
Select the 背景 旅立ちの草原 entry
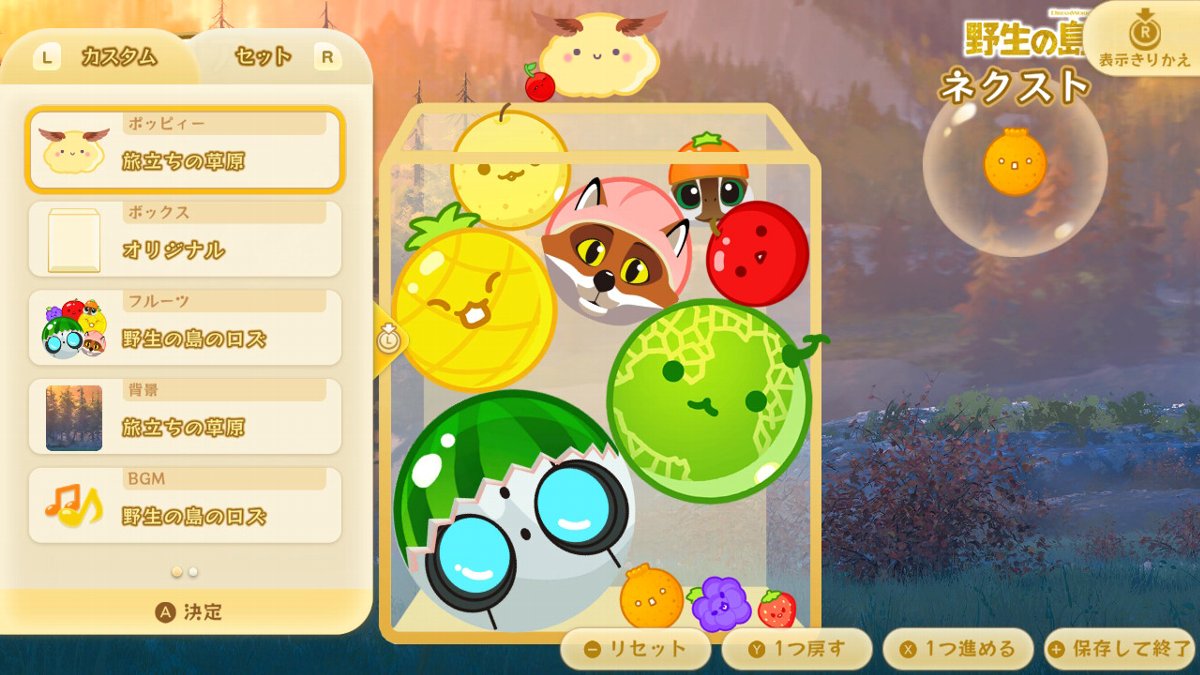[186, 417]
